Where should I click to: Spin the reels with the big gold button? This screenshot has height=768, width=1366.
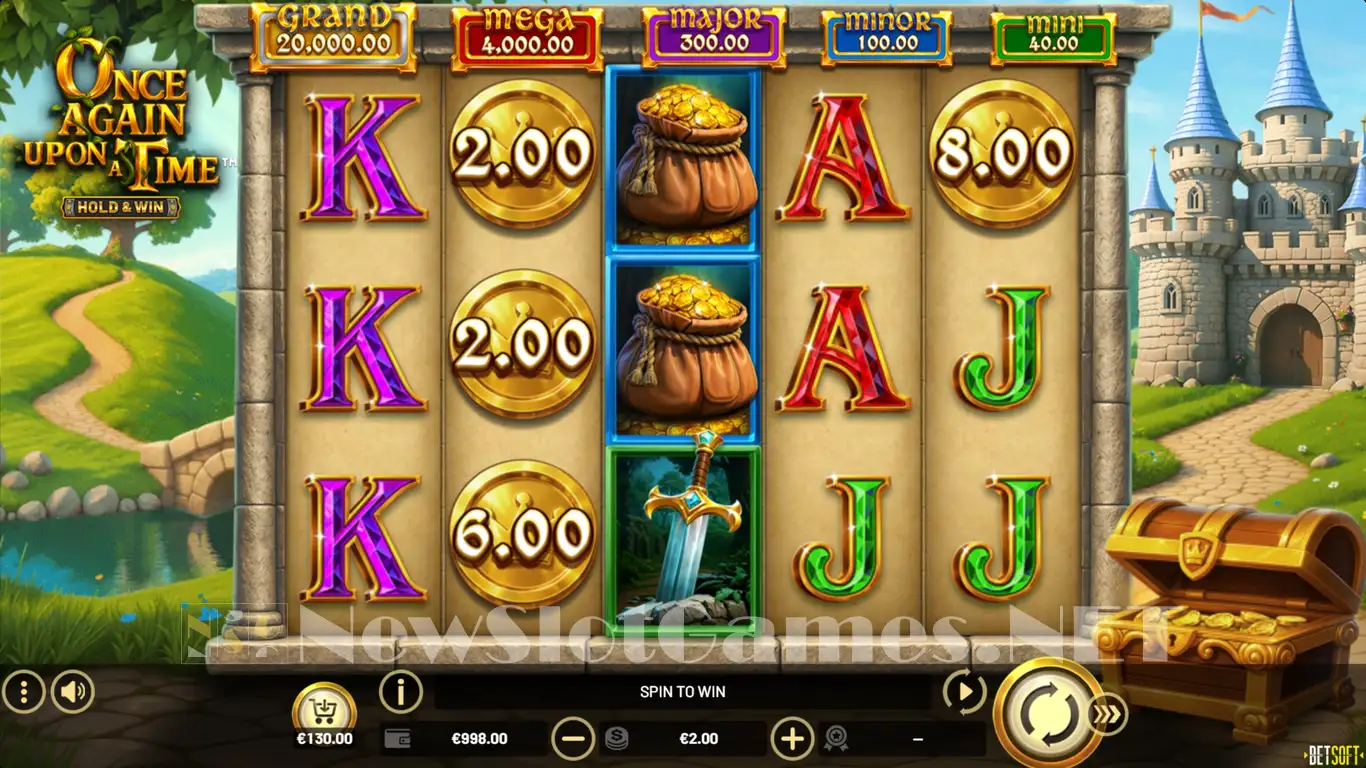1048,713
